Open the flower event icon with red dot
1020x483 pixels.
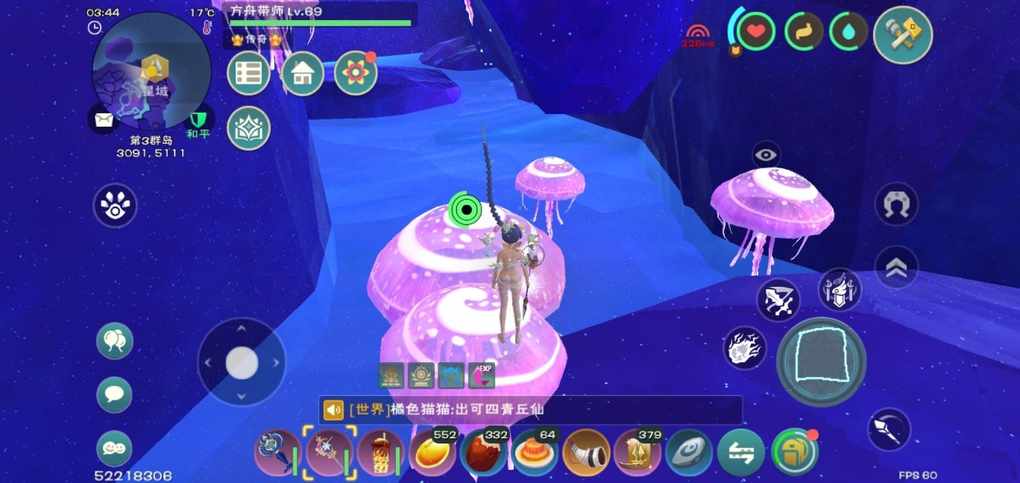[355, 73]
